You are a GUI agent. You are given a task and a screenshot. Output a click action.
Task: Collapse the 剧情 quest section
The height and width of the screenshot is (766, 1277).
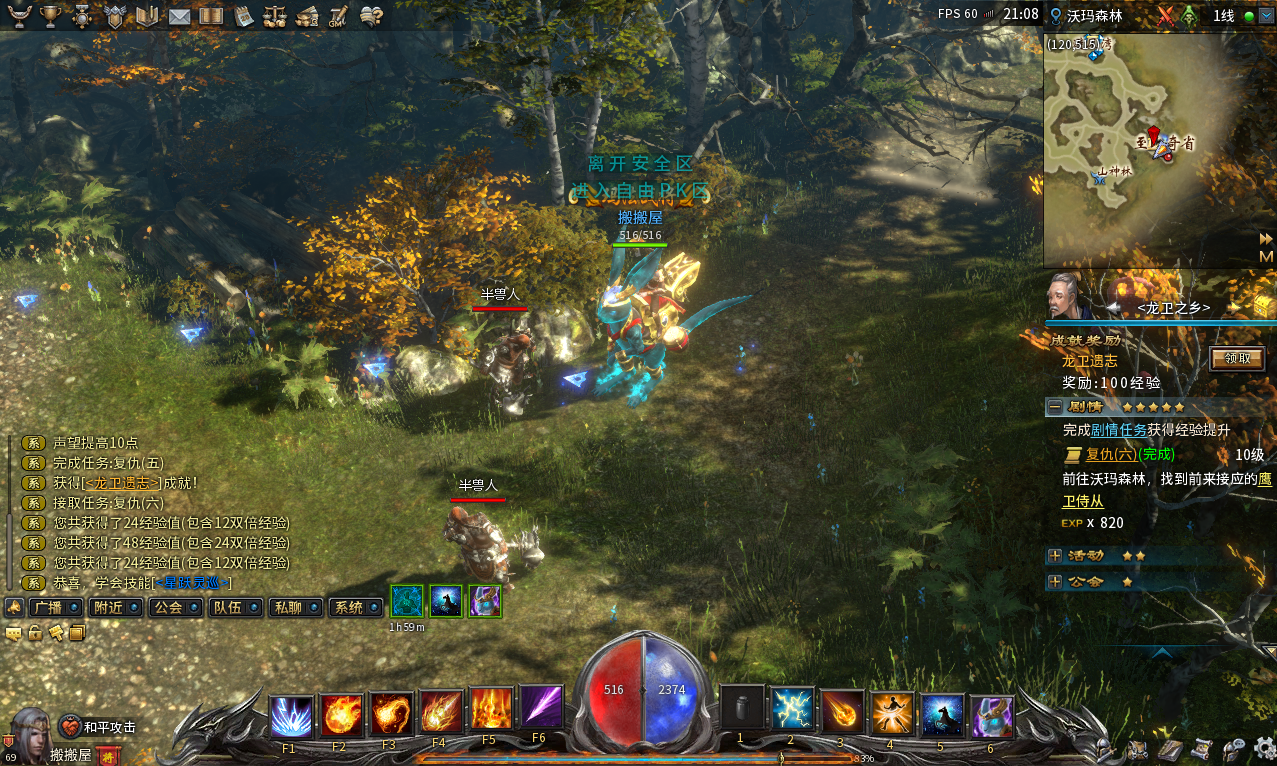point(1054,407)
